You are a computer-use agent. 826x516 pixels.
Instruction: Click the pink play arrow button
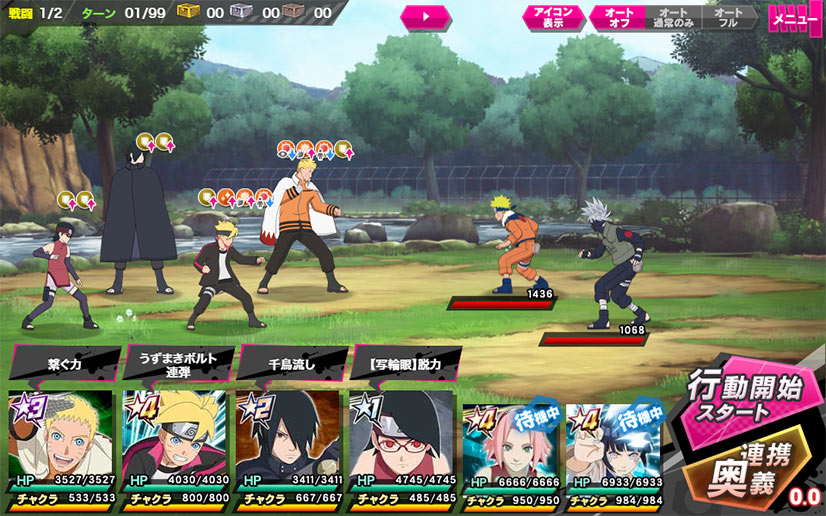pyautogui.click(x=425, y=17)
